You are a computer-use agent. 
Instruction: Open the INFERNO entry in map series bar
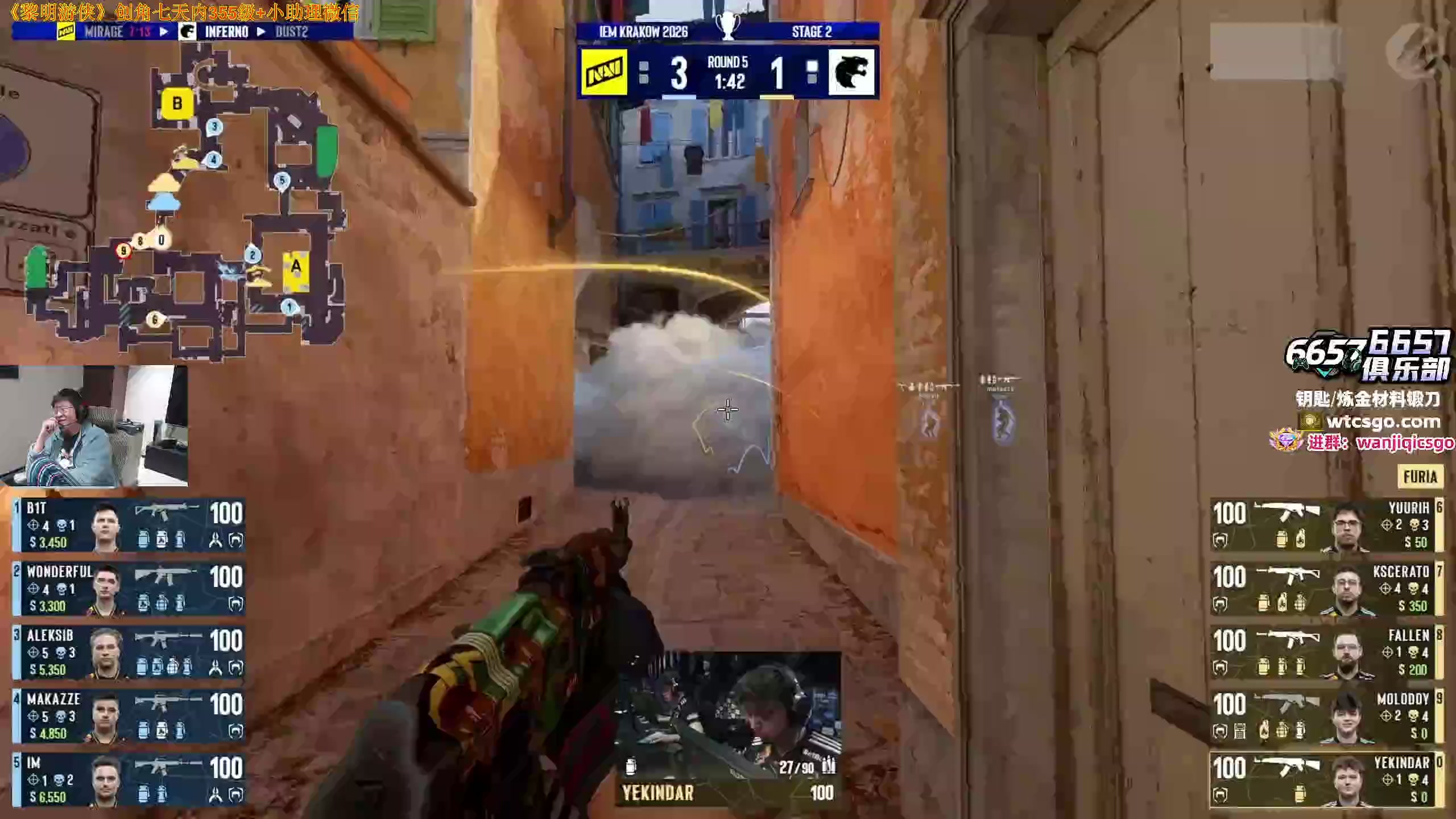[226, 32]
